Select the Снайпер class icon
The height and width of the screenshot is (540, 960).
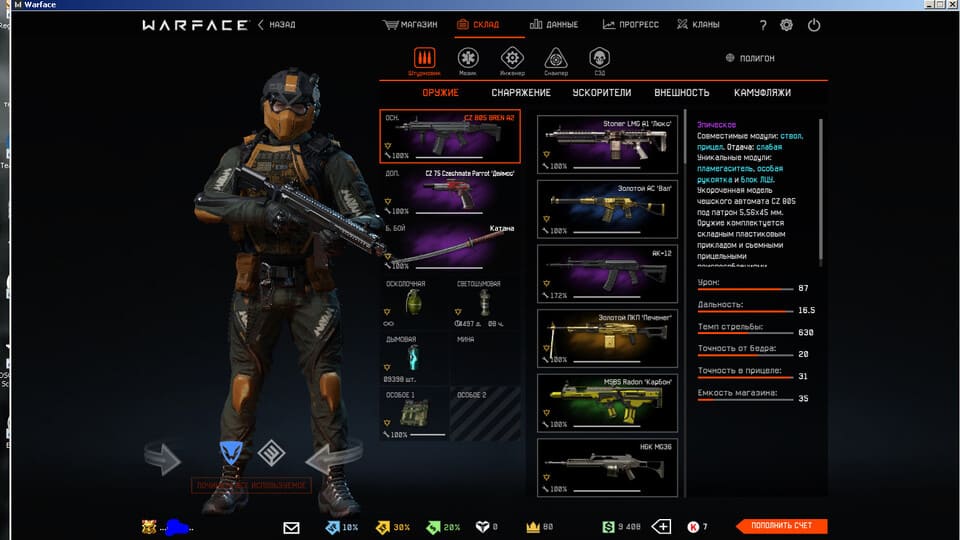tap(555, 60)
